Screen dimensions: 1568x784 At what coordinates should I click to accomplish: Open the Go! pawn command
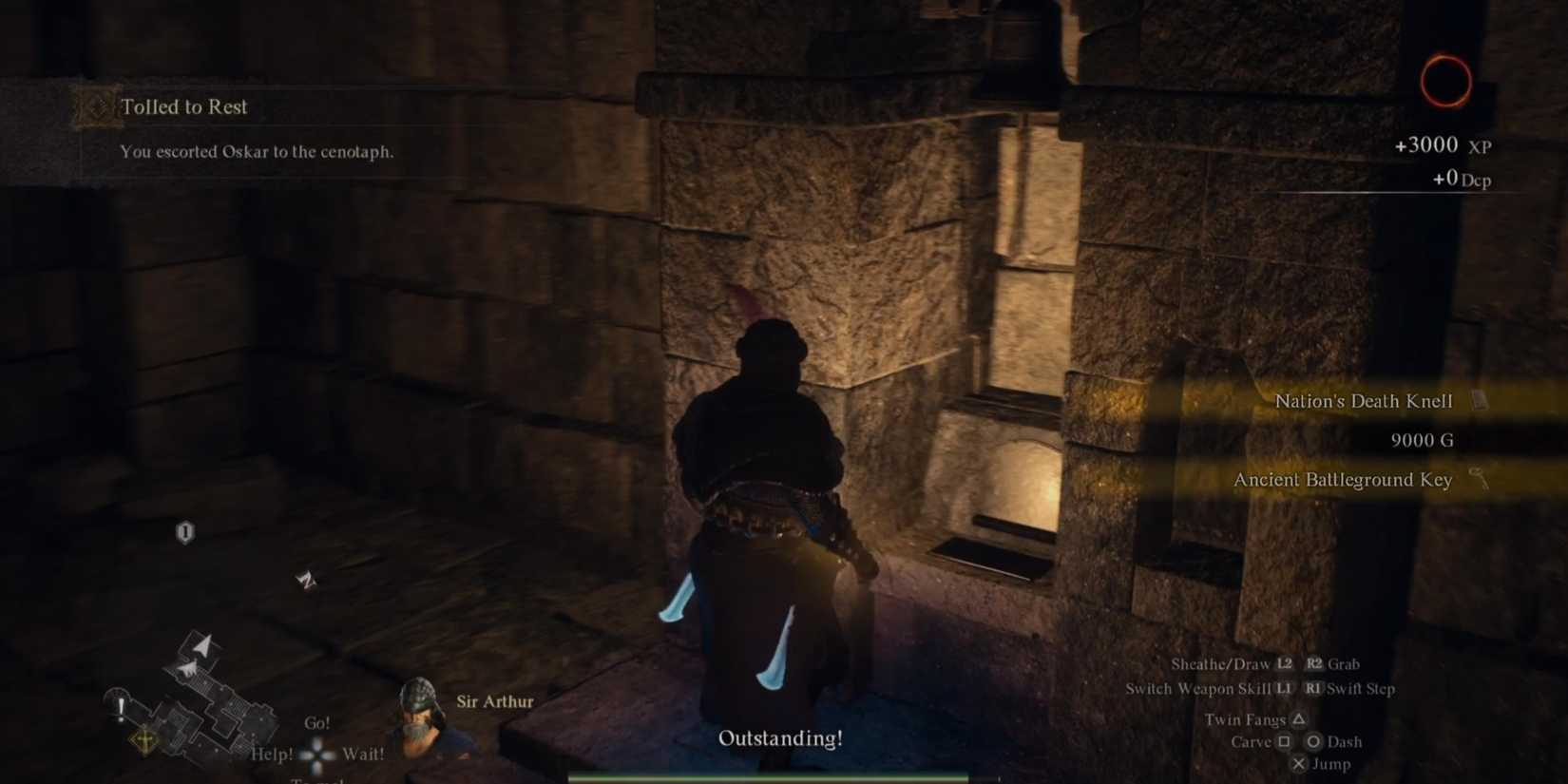[317, 722]
